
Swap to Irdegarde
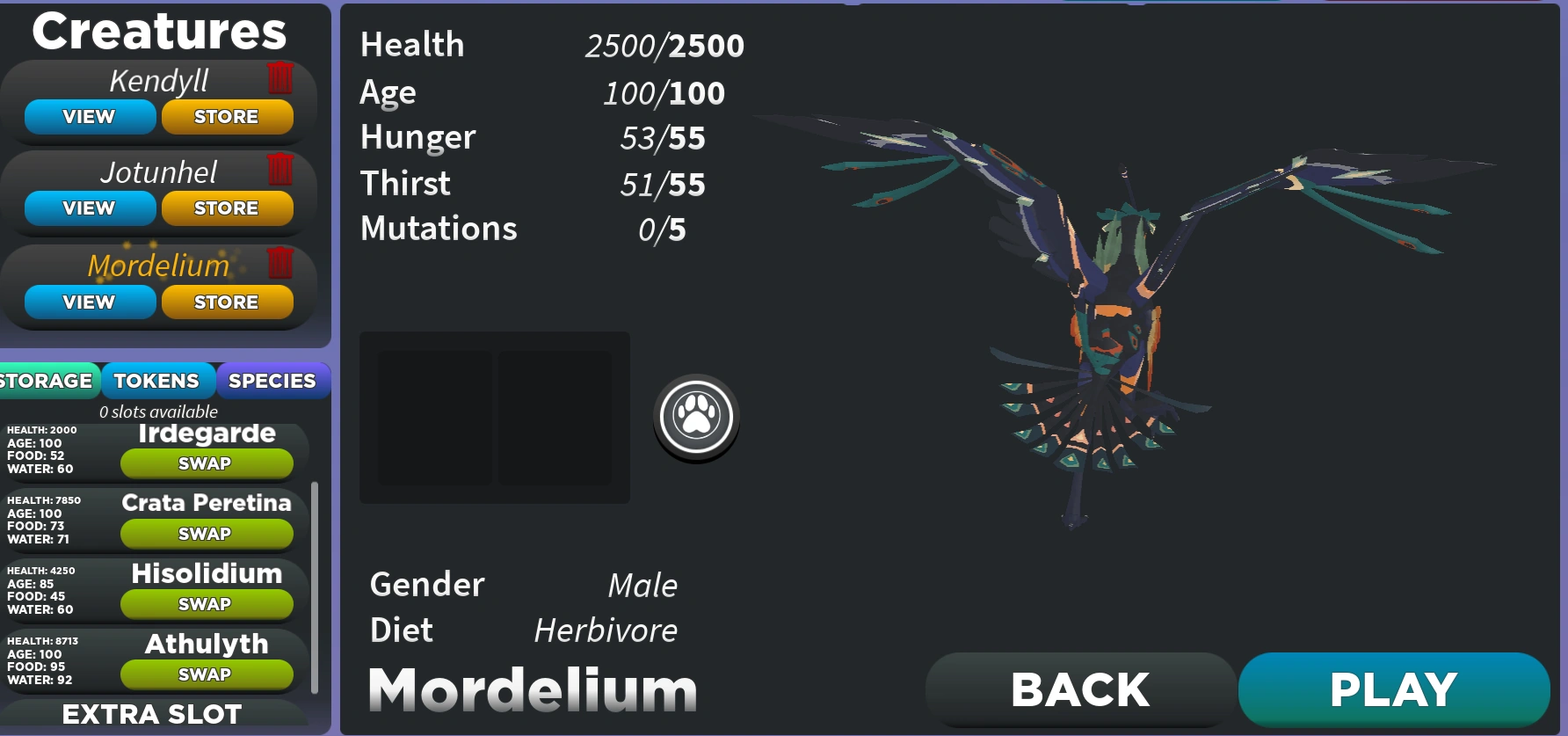[207, 463]
